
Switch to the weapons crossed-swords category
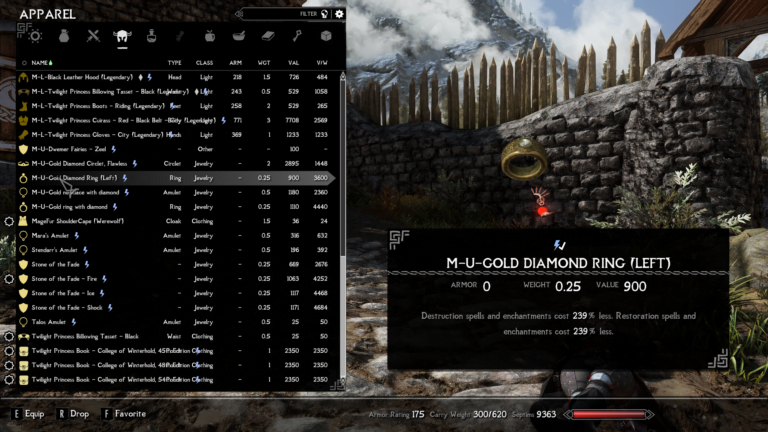click(x=94, y=37)
